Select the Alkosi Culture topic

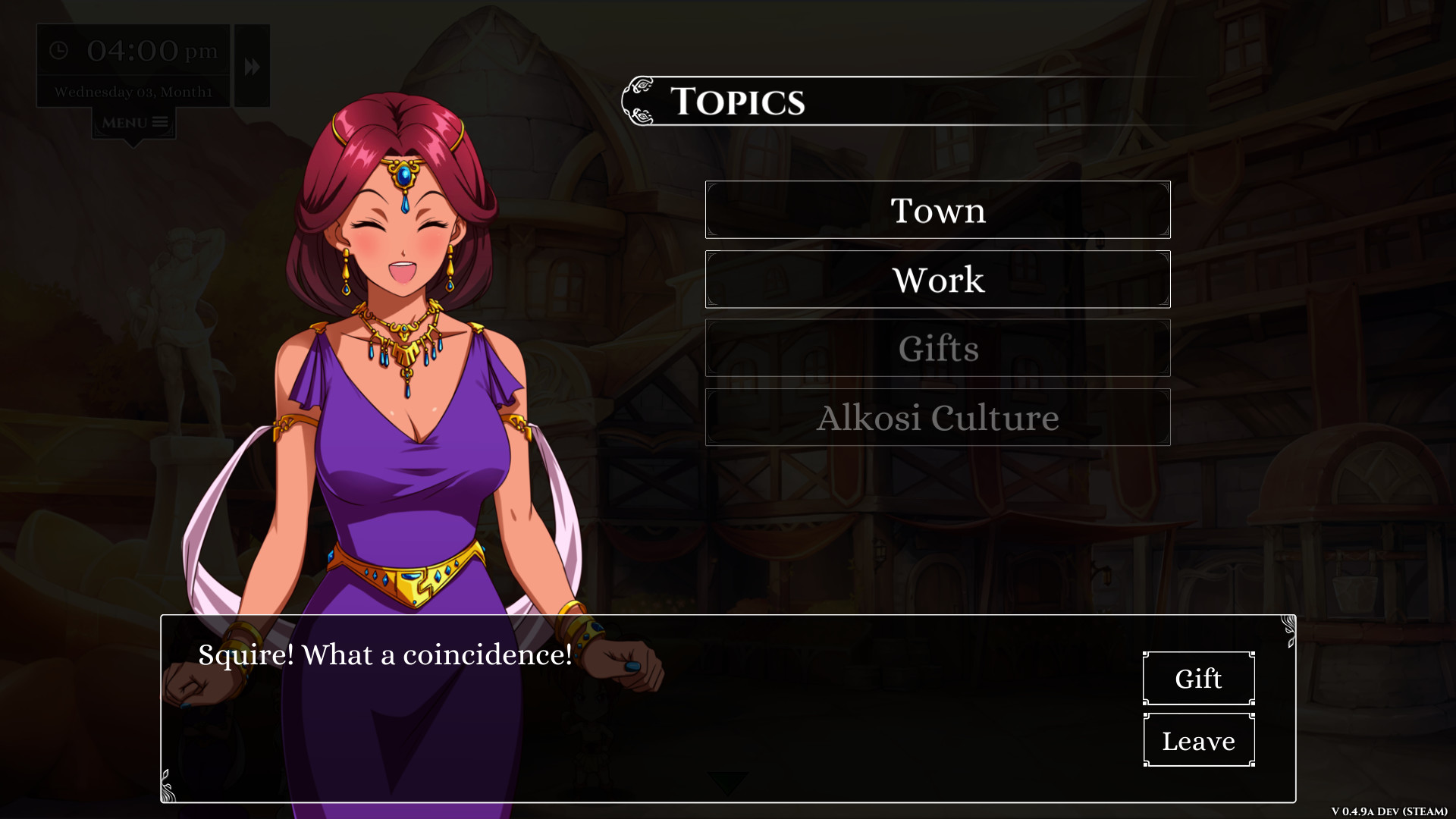pos(938,417)
